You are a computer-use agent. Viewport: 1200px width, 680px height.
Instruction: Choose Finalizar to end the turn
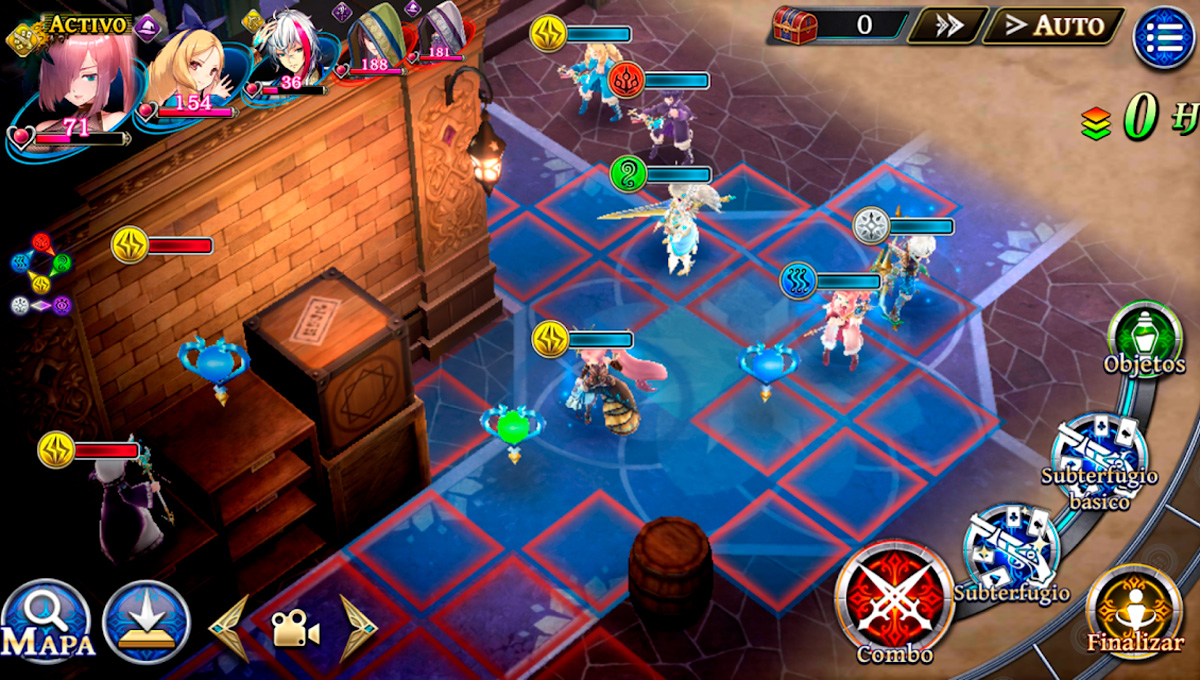1134,606
